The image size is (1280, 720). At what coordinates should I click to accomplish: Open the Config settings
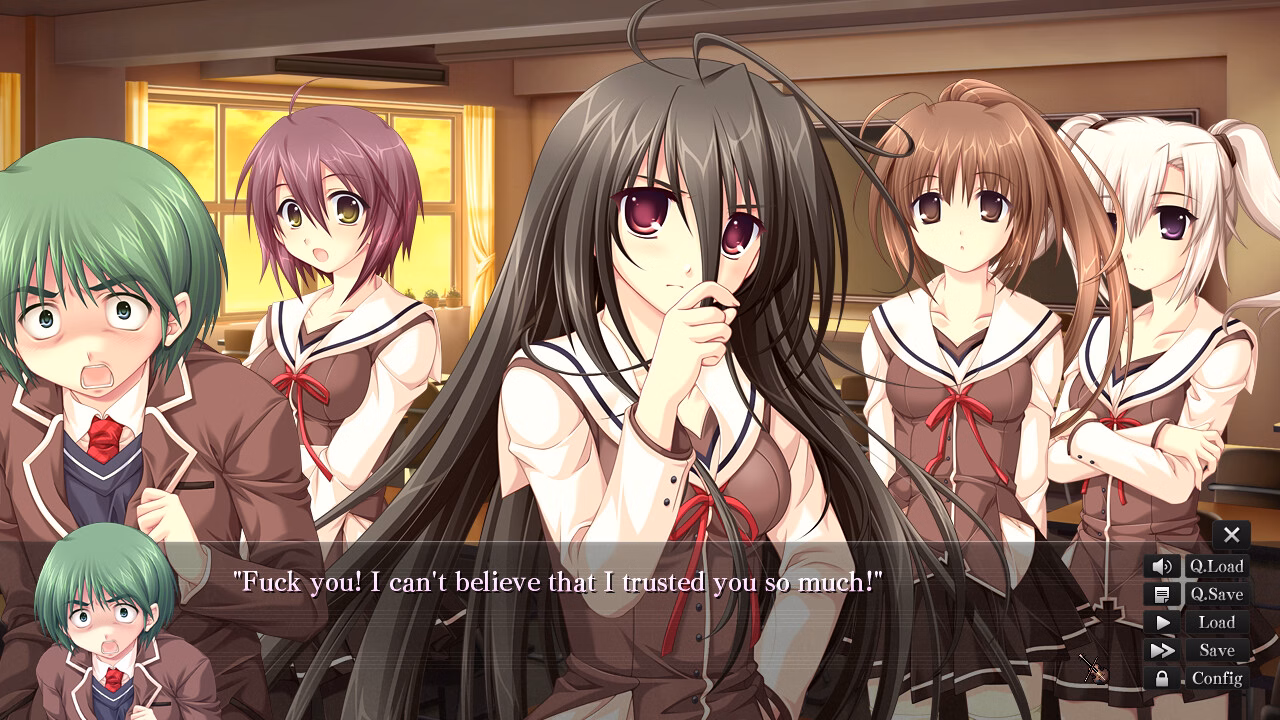point(1218,678)
